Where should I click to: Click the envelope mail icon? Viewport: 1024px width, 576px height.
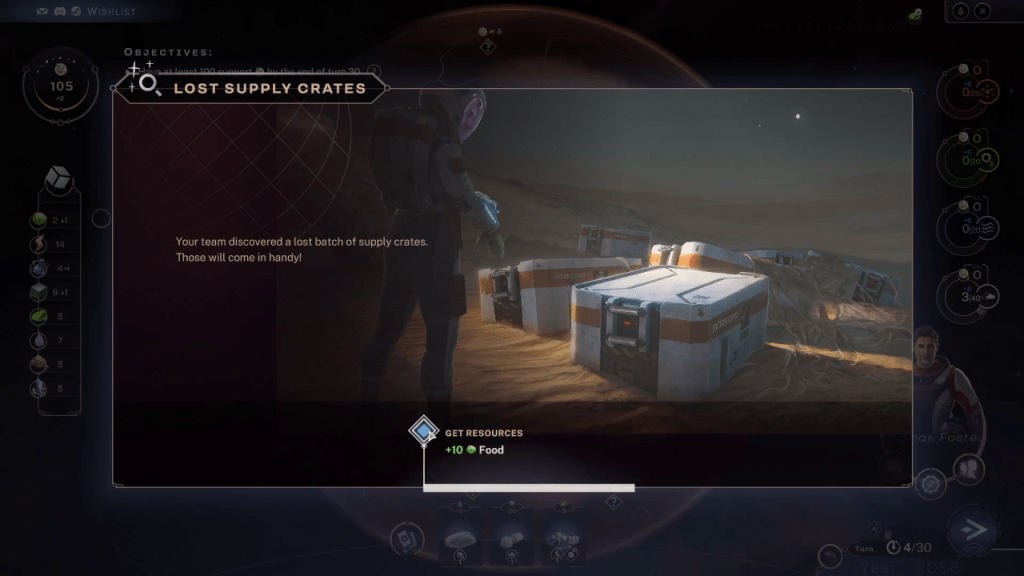point(41,11)
